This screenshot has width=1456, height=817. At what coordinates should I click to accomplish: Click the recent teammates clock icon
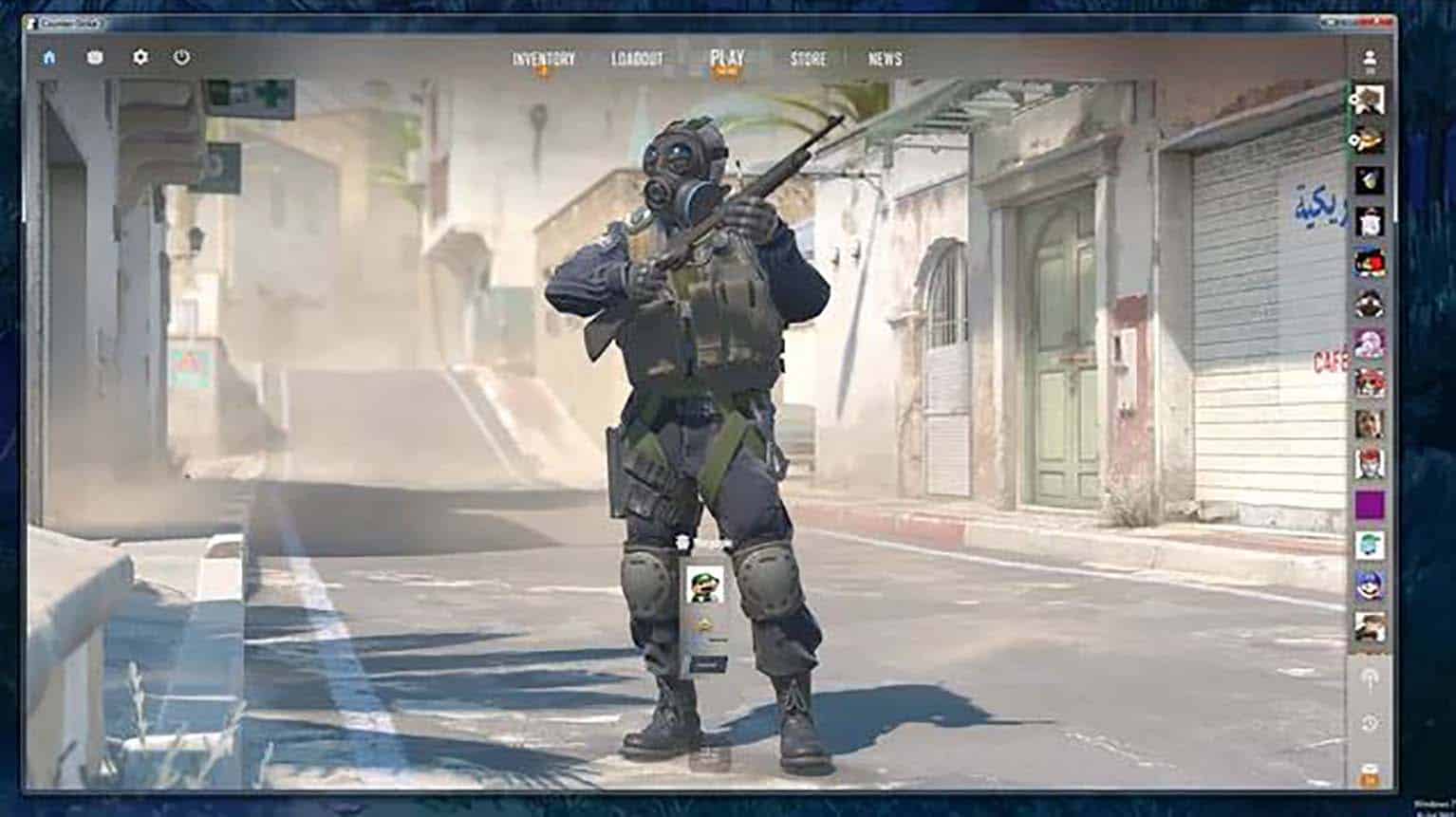click(x=1369, y=723)
